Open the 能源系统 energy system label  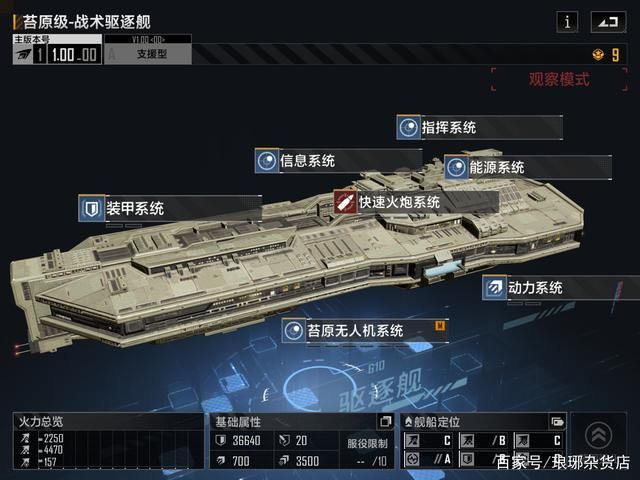tap(525, 167)
